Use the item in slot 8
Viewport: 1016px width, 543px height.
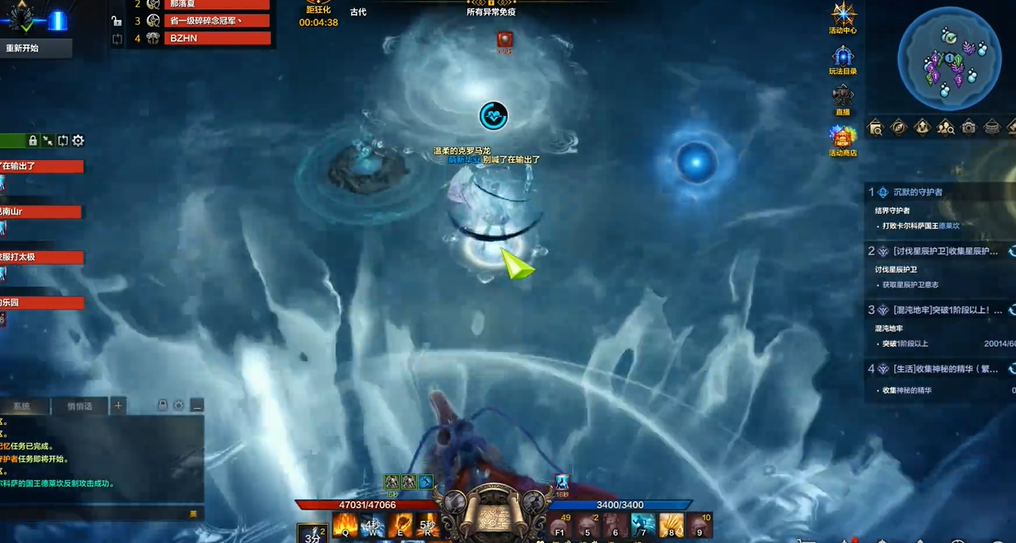click(x=670, y=524)
